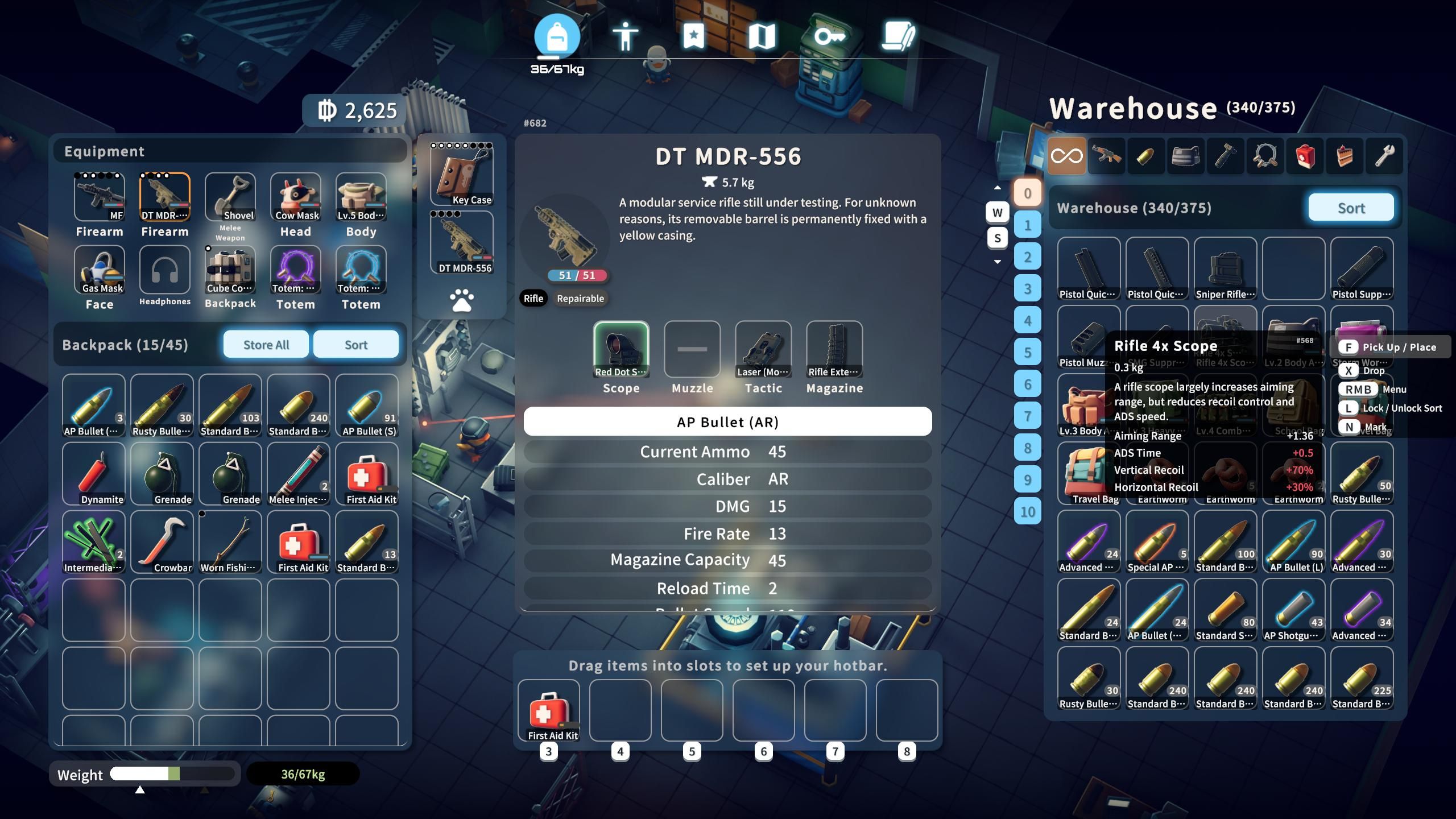
Task: Select the Dynamite in backpack
Action: (x=94, y=474)
